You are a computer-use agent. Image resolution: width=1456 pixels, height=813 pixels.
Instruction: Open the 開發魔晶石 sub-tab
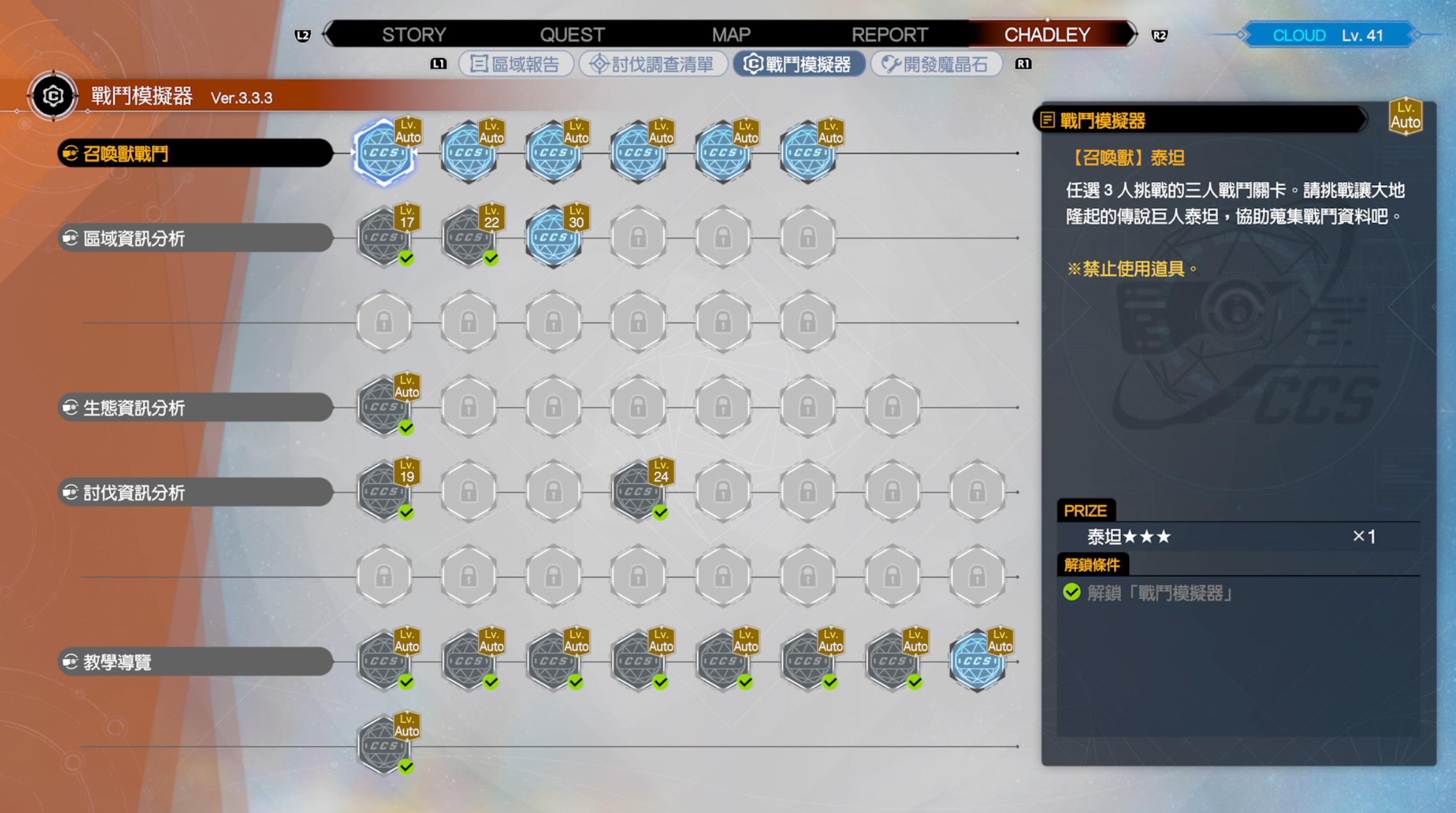pyautogui.click(x=935, y=64)
